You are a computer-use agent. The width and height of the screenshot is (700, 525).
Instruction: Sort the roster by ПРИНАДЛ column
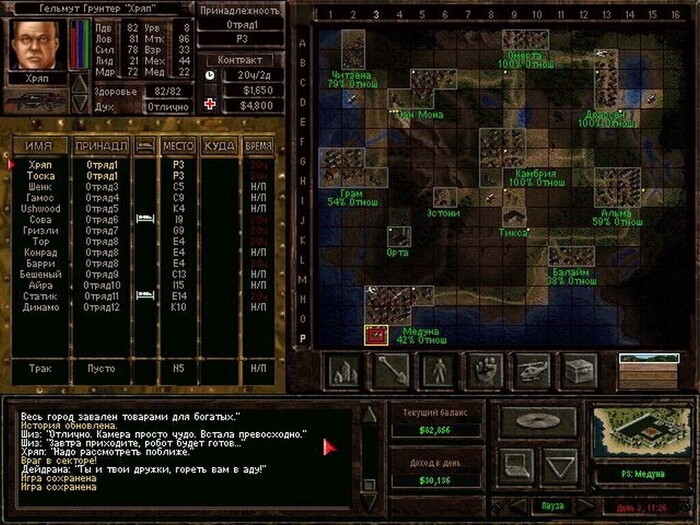tap(100, 146)
